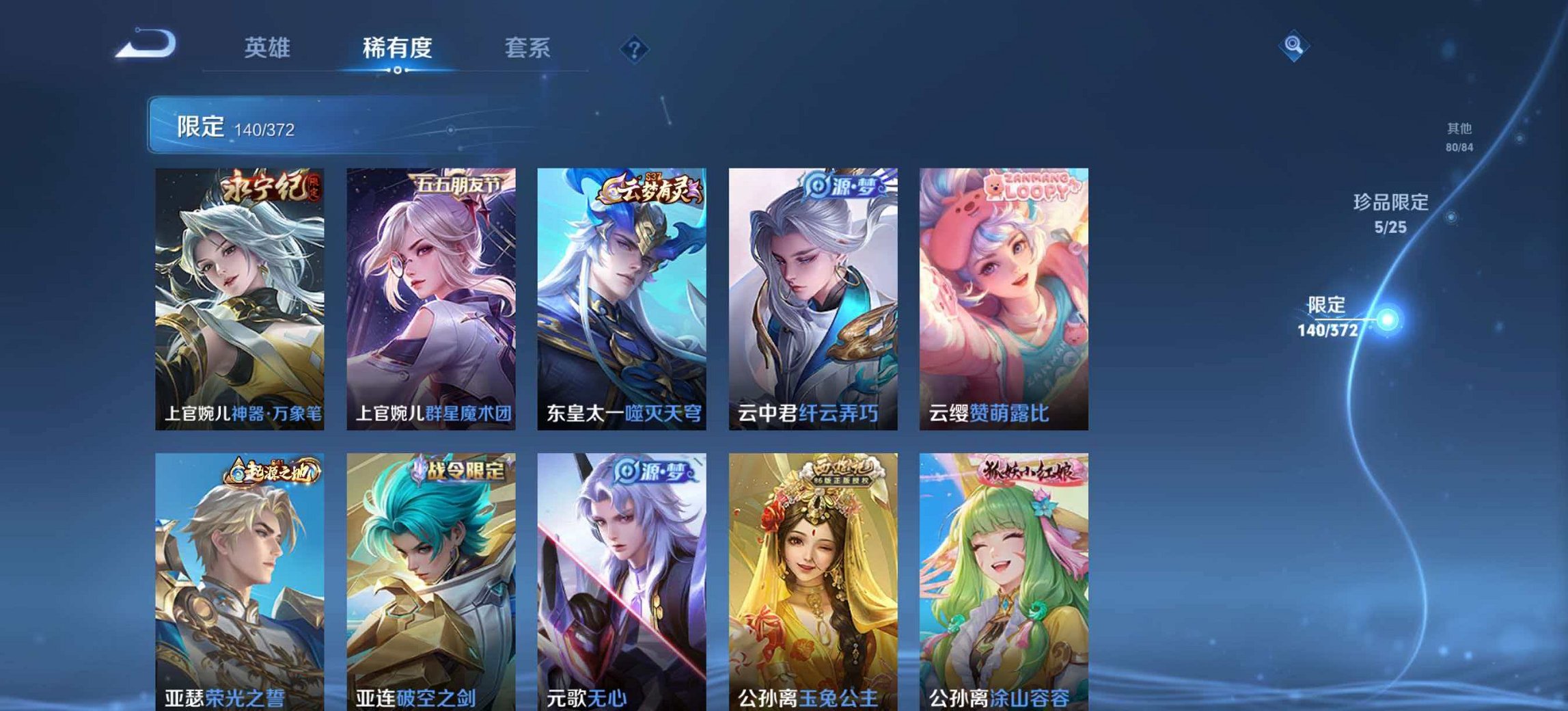Switch to the 套系 tab

tap(527, 48)
